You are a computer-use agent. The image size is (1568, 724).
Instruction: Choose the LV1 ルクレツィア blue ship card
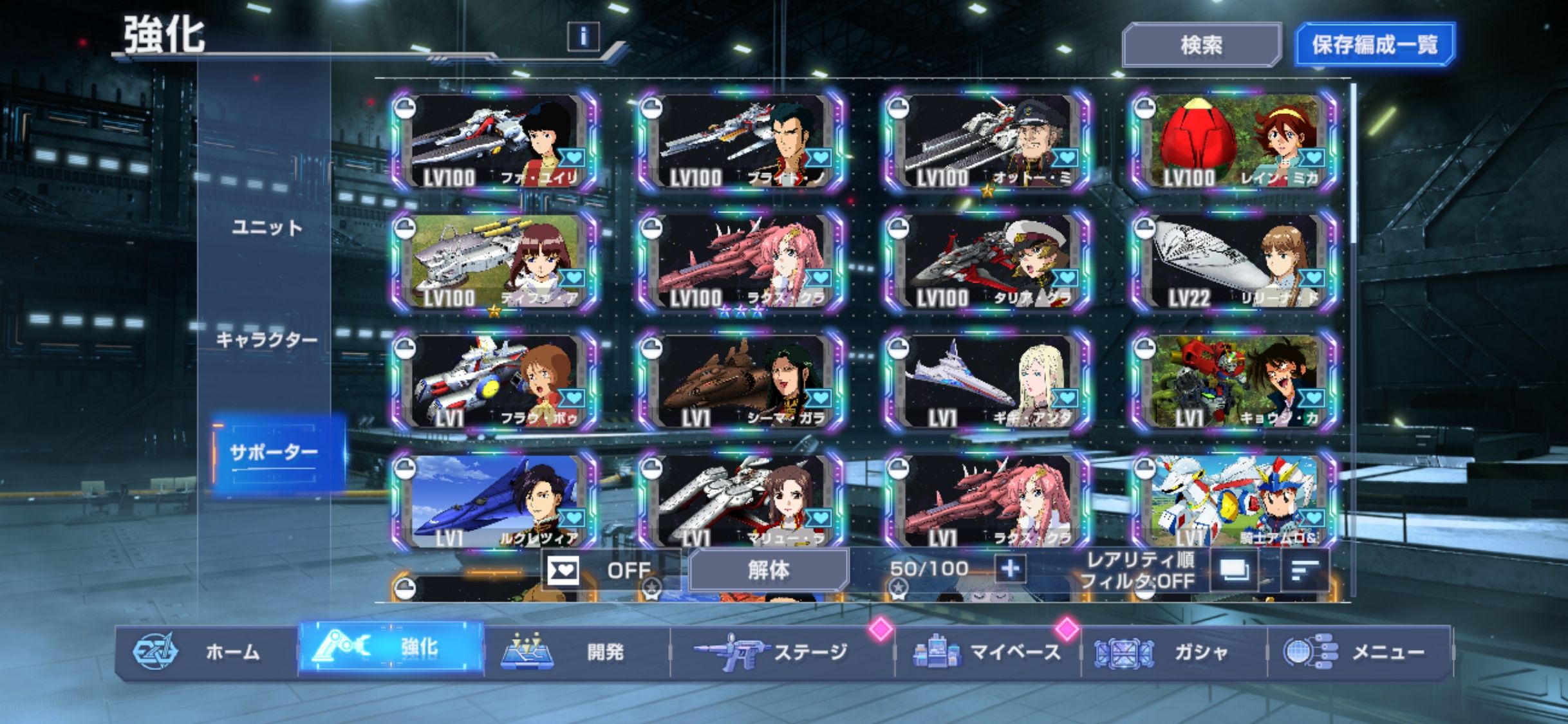pyautogui.click(x=494, y=501)
